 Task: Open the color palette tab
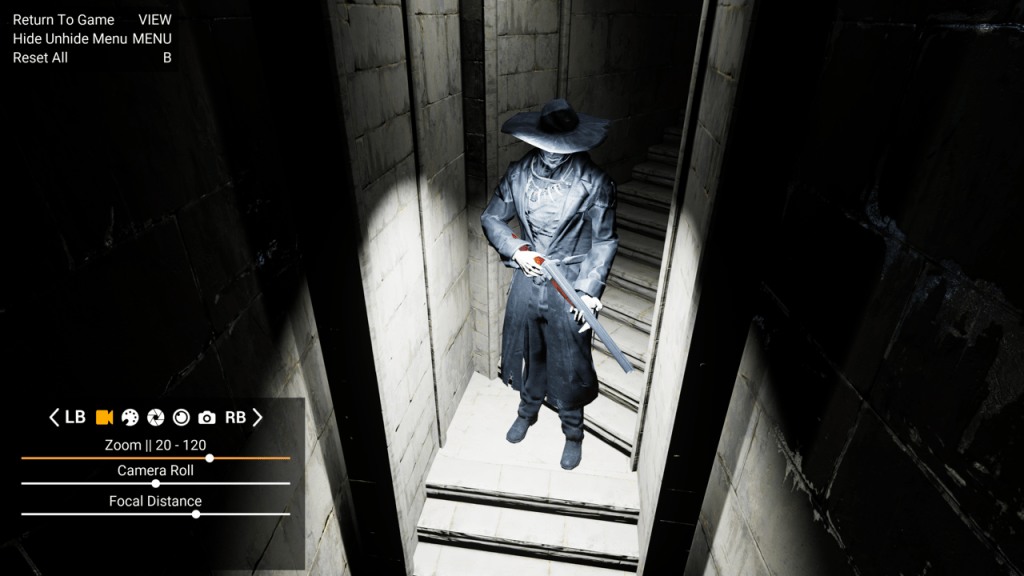(130, 417)
